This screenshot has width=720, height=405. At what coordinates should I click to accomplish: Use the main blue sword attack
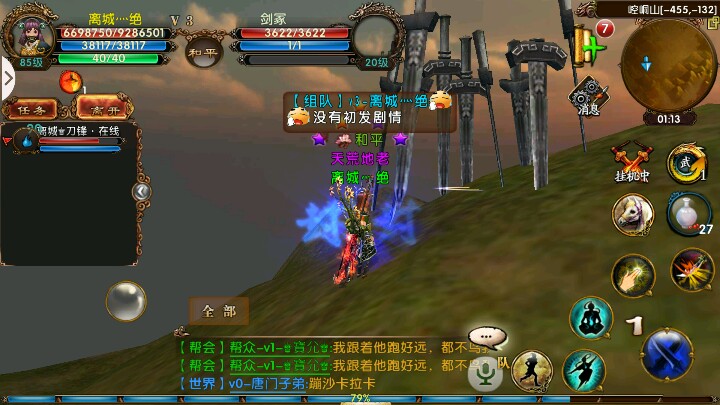click(668, 352)
